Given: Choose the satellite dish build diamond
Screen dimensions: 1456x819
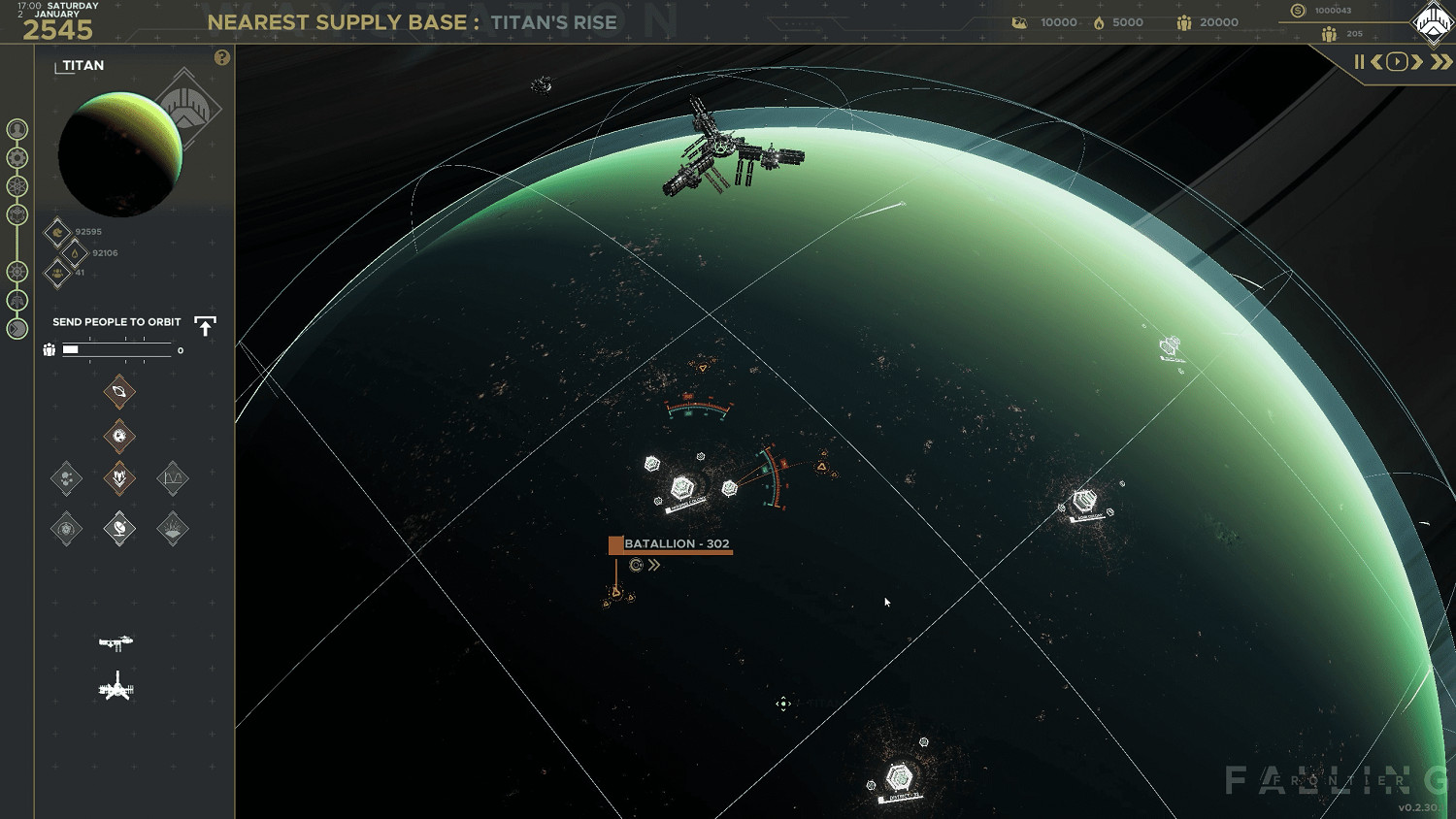Looking at the screenshot, I should pos(119,529).
